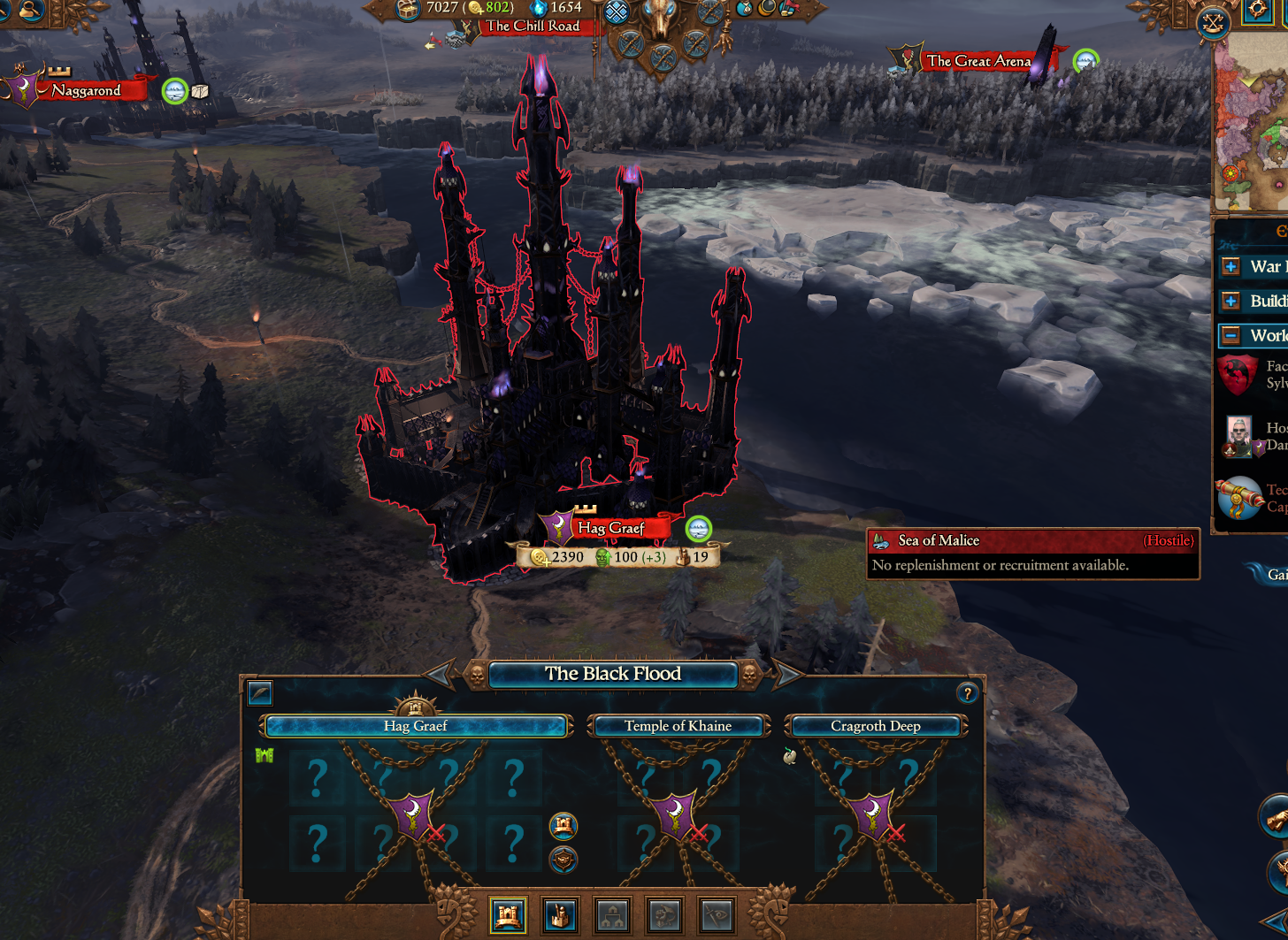Screen dimensions: 1288x940
Task: Select the Cragroth Deep settlement
Action: (875, 725)
